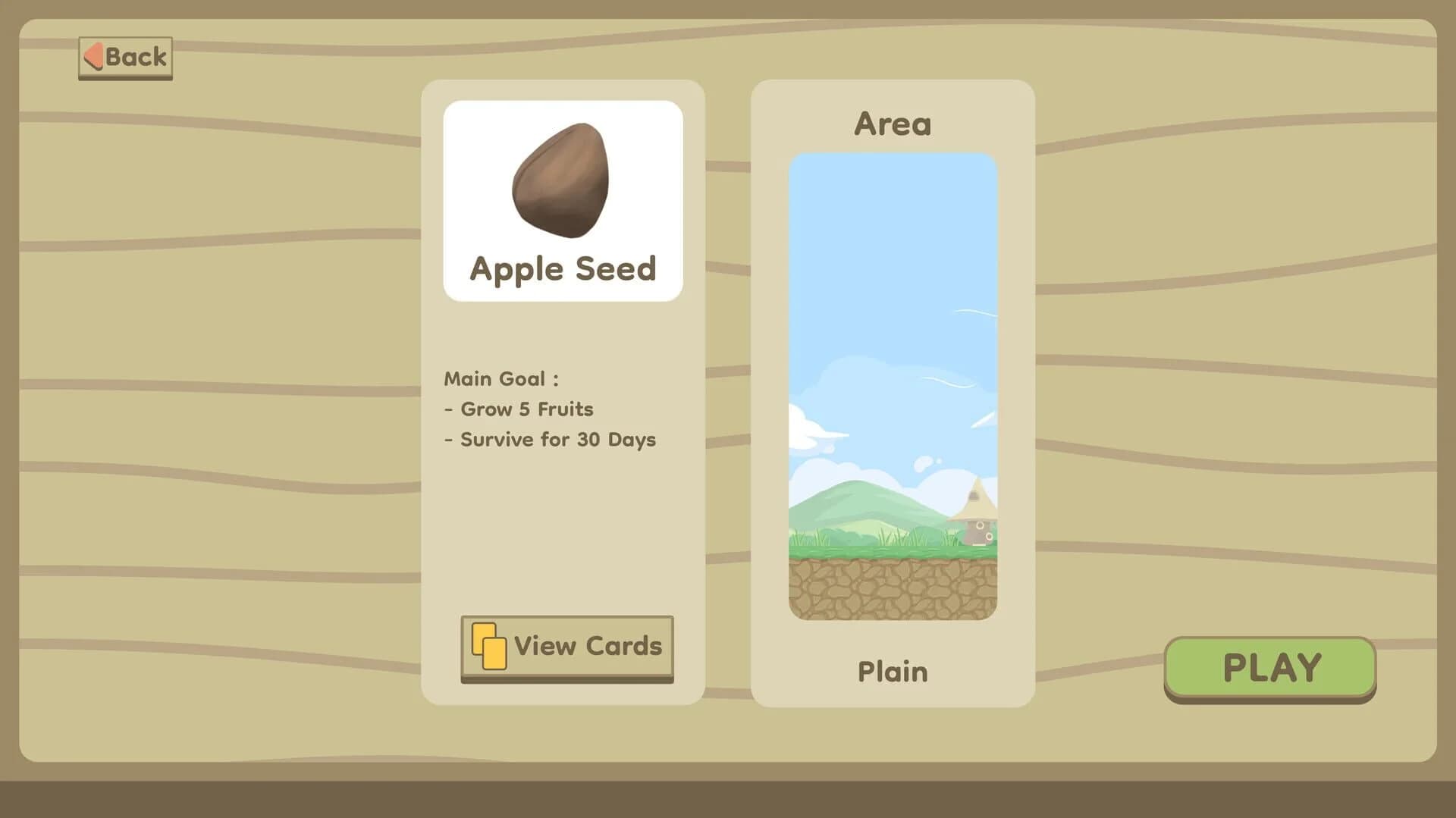Click the Survive for 30 Days goal line

pyautogui.click(x=550, y=439)
